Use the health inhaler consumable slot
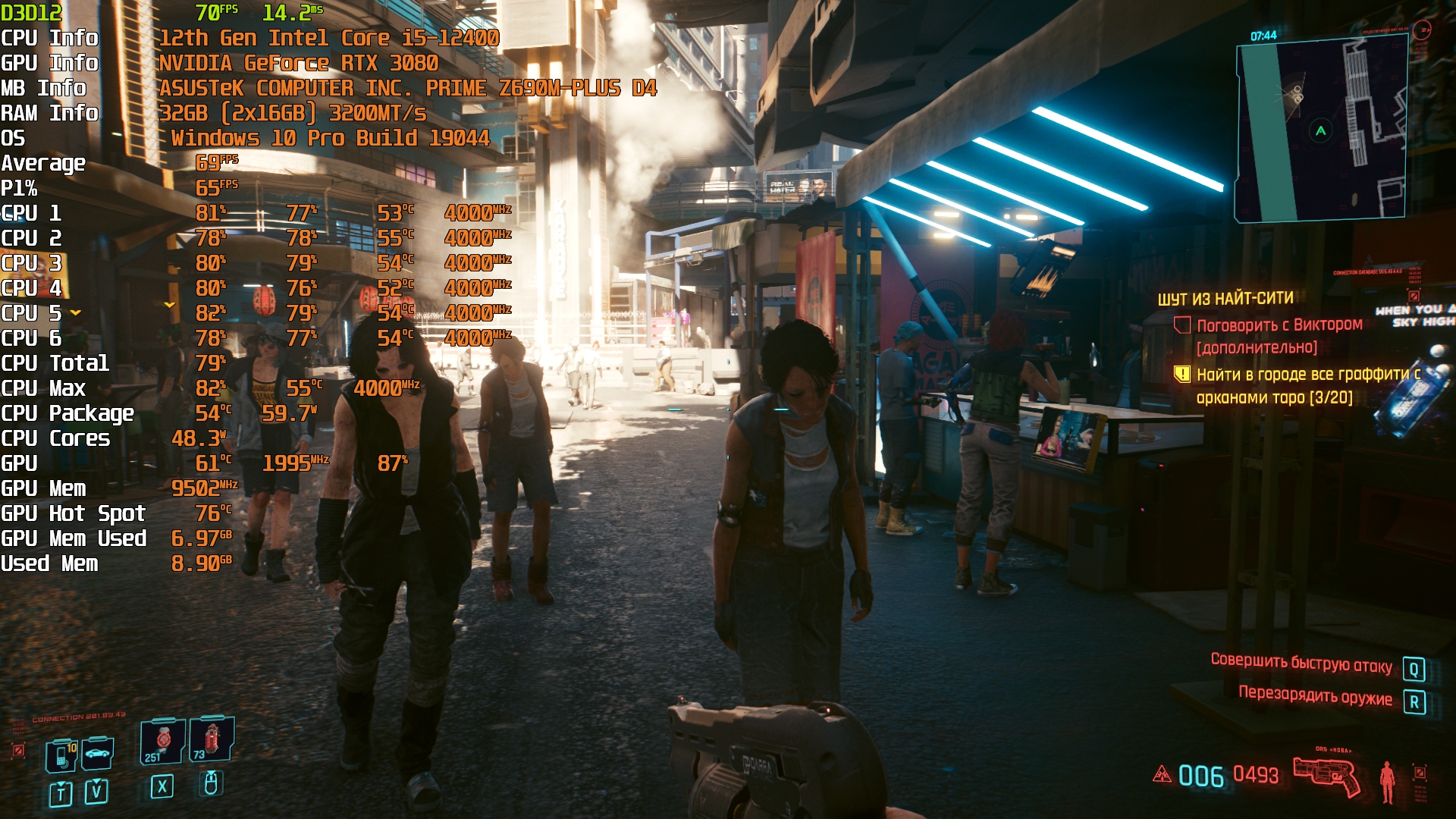Screen dimensions: 1456x819 (x=162, y=741)
